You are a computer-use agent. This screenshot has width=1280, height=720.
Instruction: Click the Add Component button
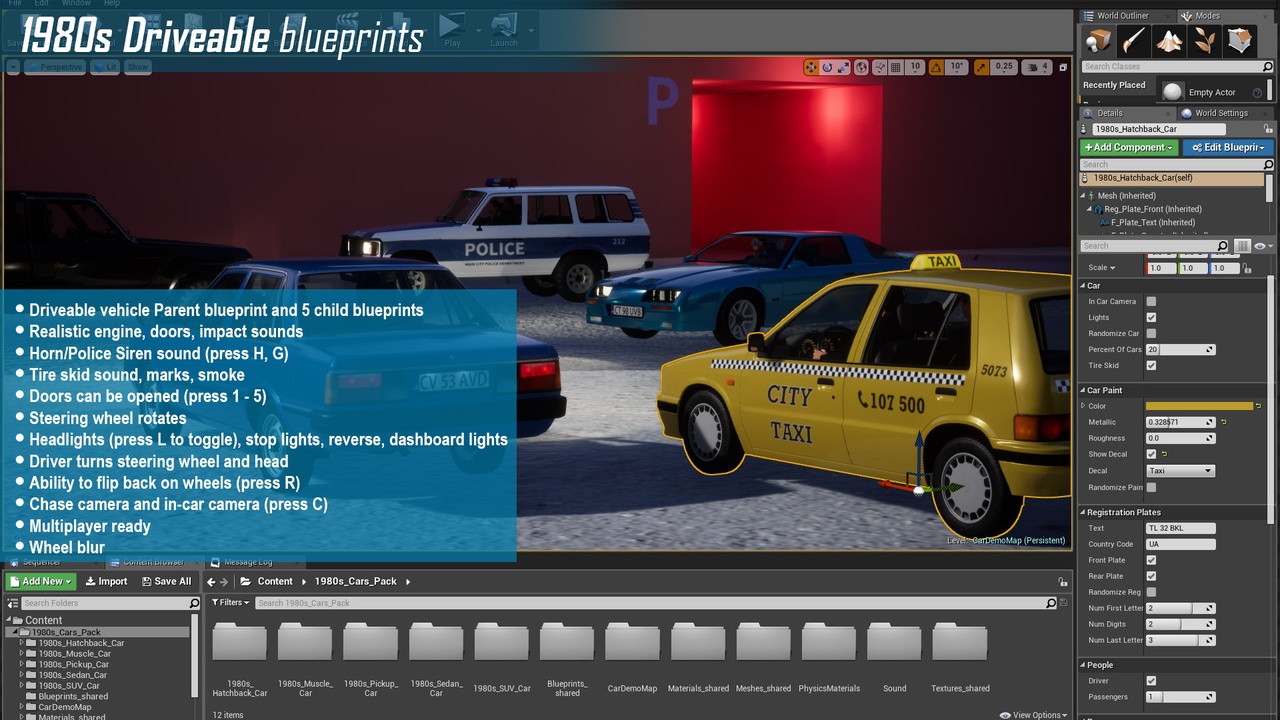pyautogui.click(x=1129, y=147)
